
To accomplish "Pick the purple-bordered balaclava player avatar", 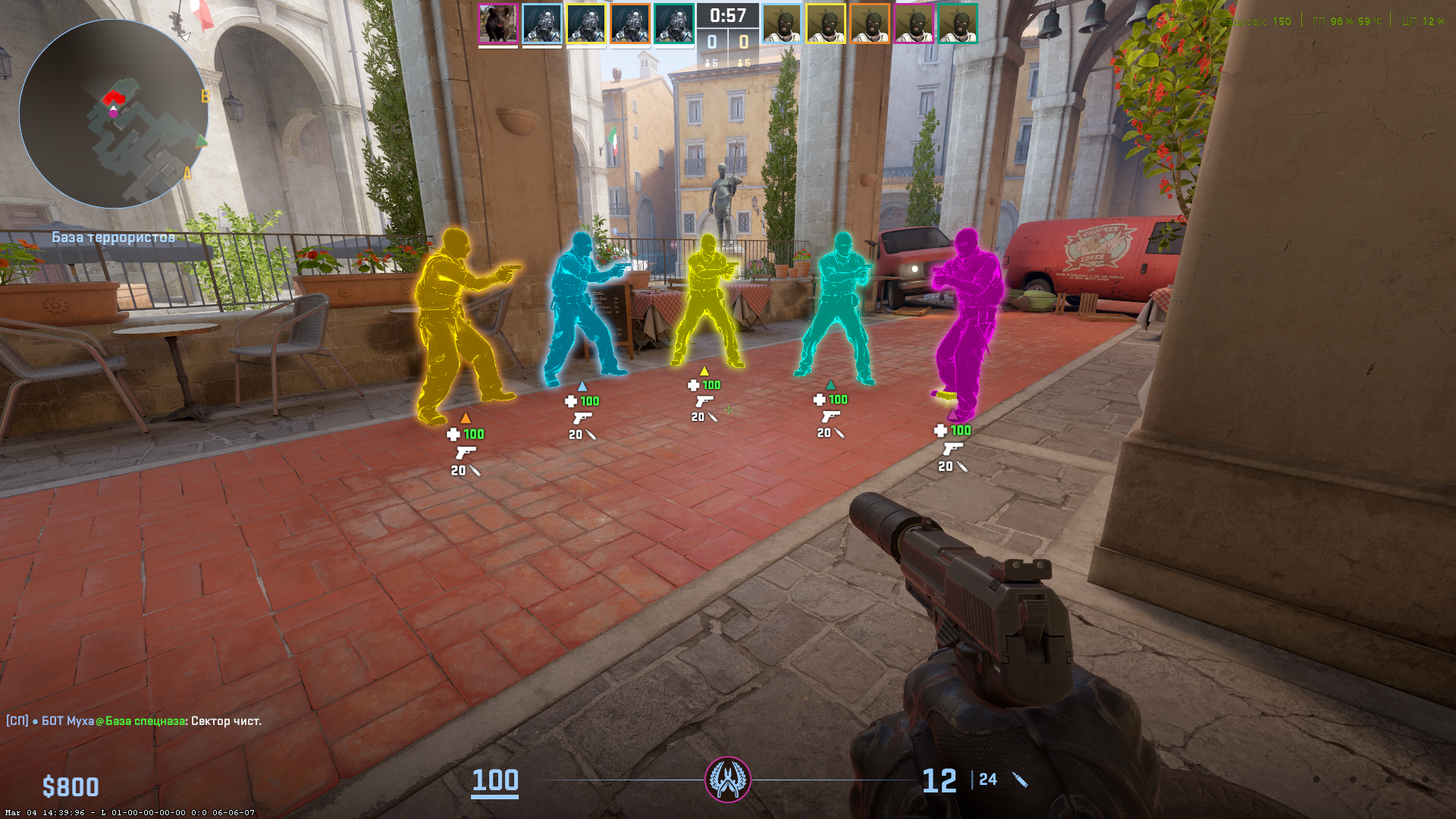I will click(914, 24).
